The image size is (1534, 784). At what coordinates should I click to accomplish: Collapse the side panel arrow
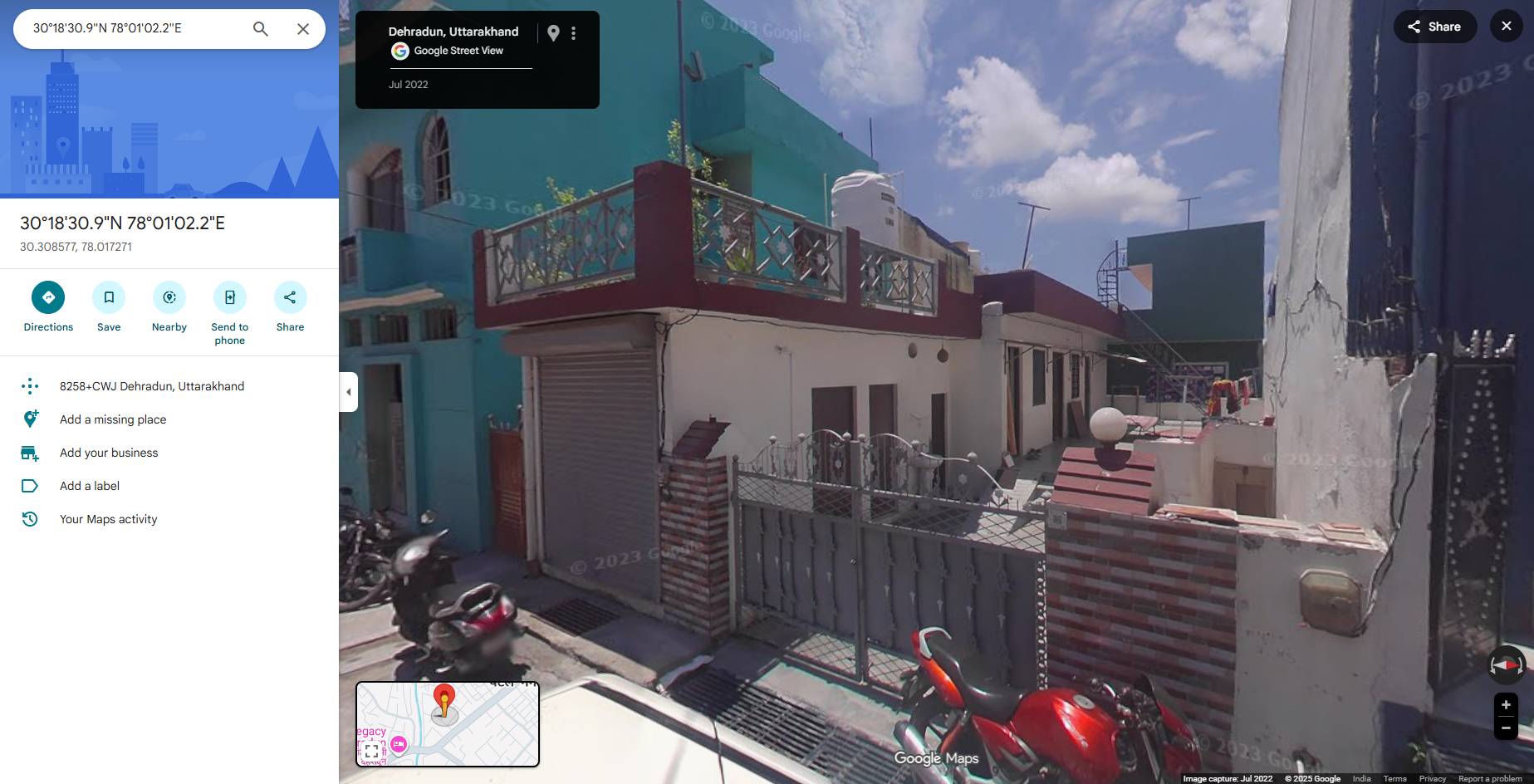tap(349, 392)
